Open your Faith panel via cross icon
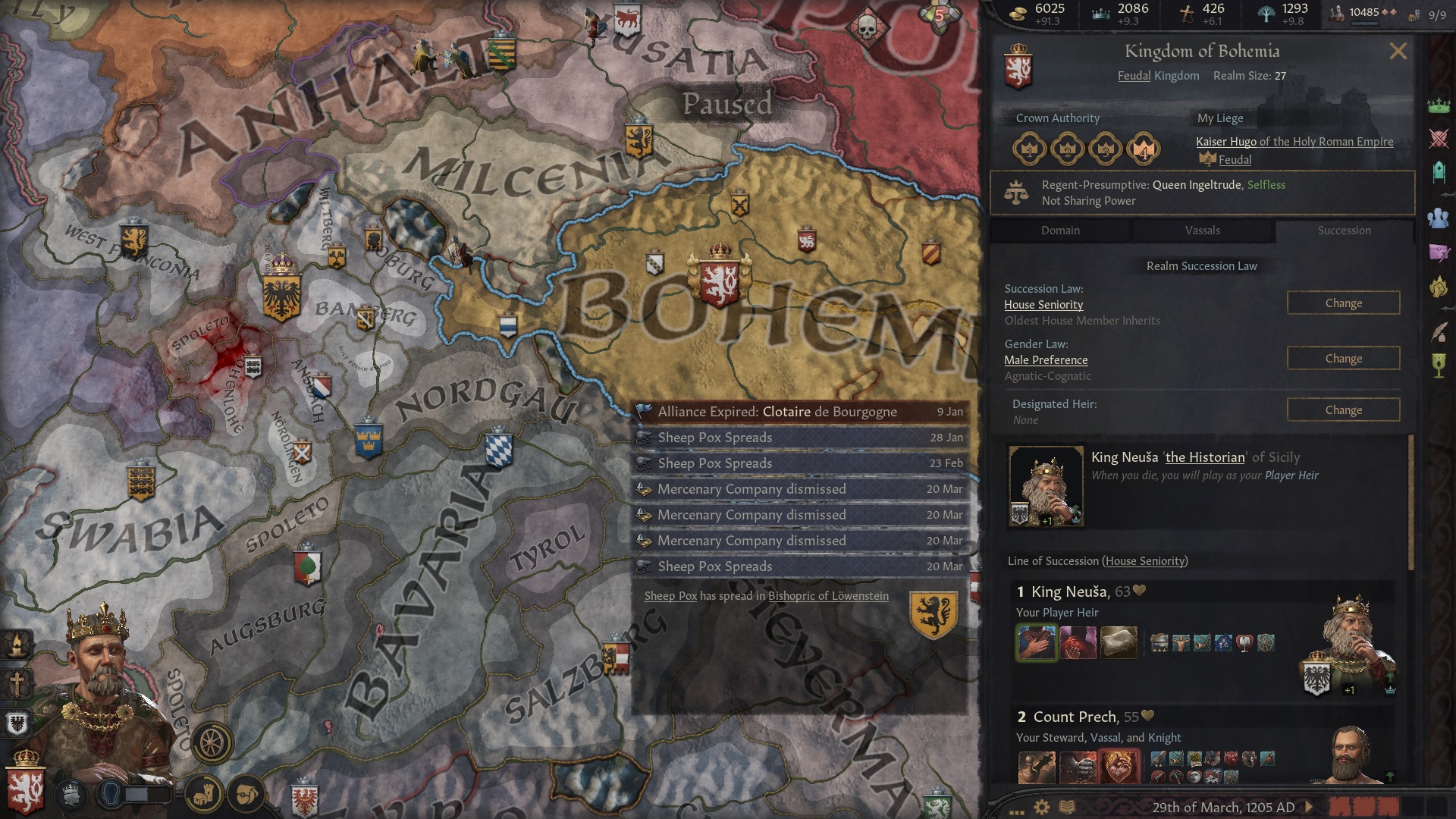 [17, 684]
